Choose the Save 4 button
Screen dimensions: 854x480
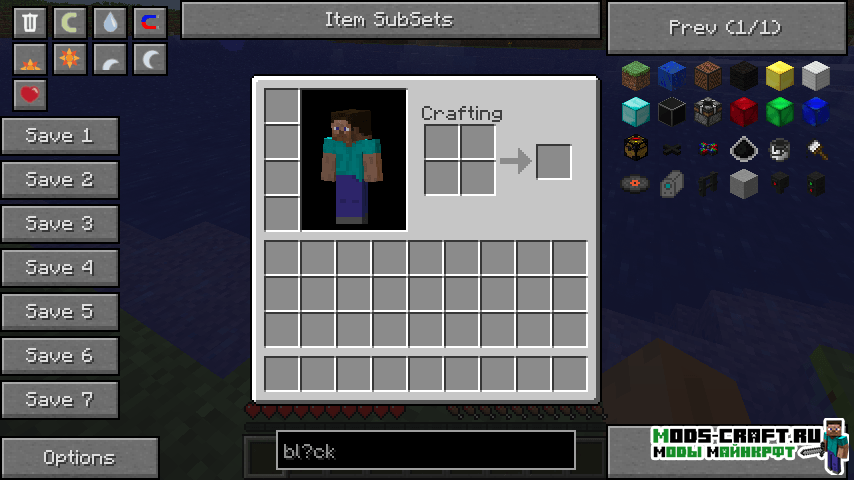(x=60, y=268)
